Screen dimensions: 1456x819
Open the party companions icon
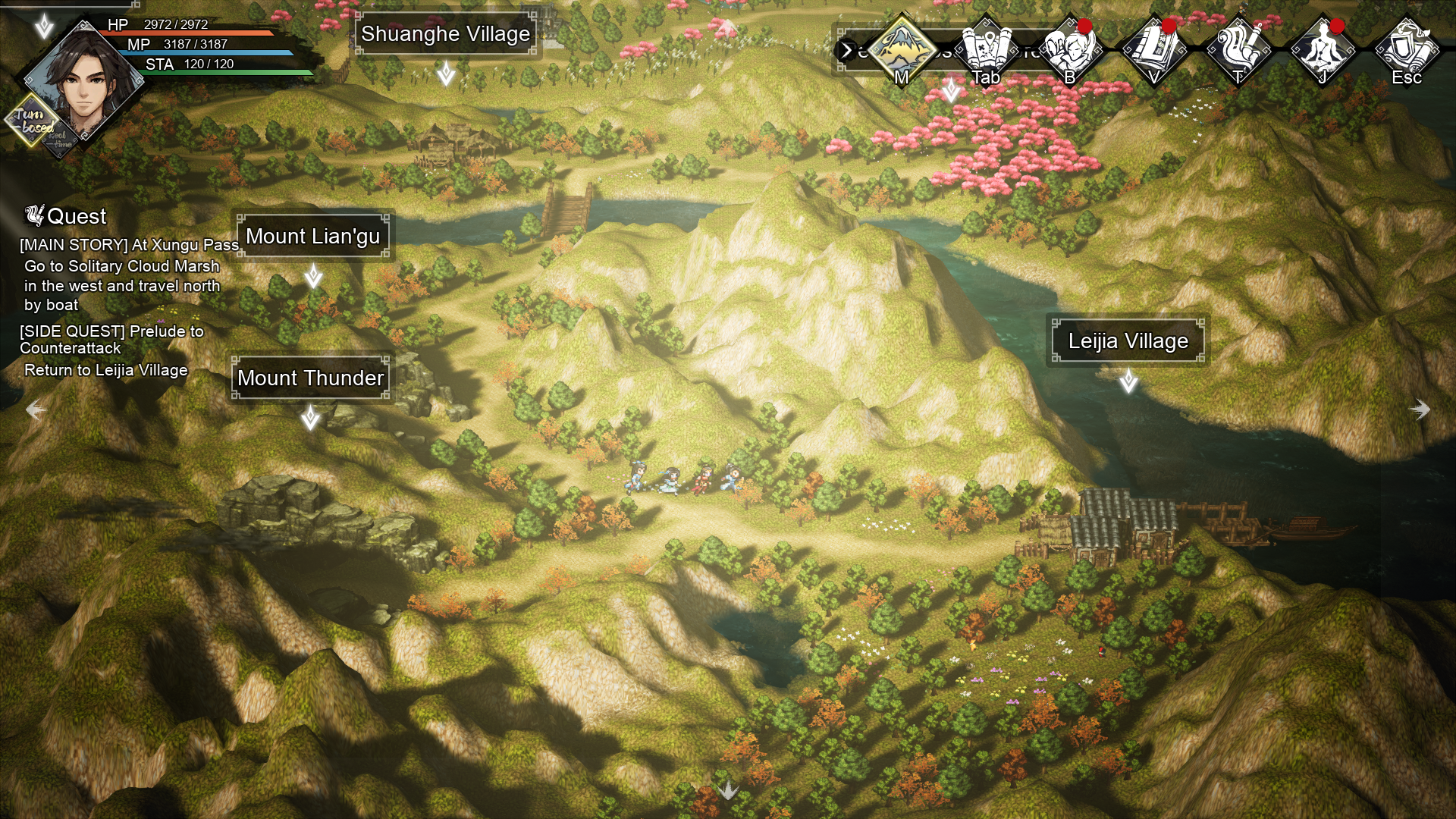[1070, 49]
